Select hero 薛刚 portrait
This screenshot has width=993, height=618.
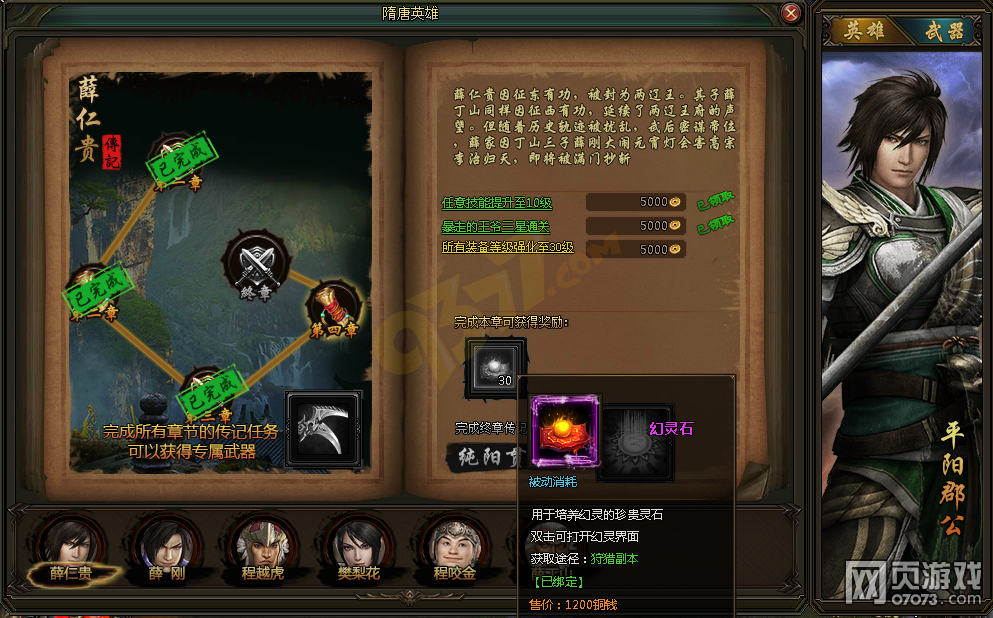pyautogui.click(x=166, y=547)
